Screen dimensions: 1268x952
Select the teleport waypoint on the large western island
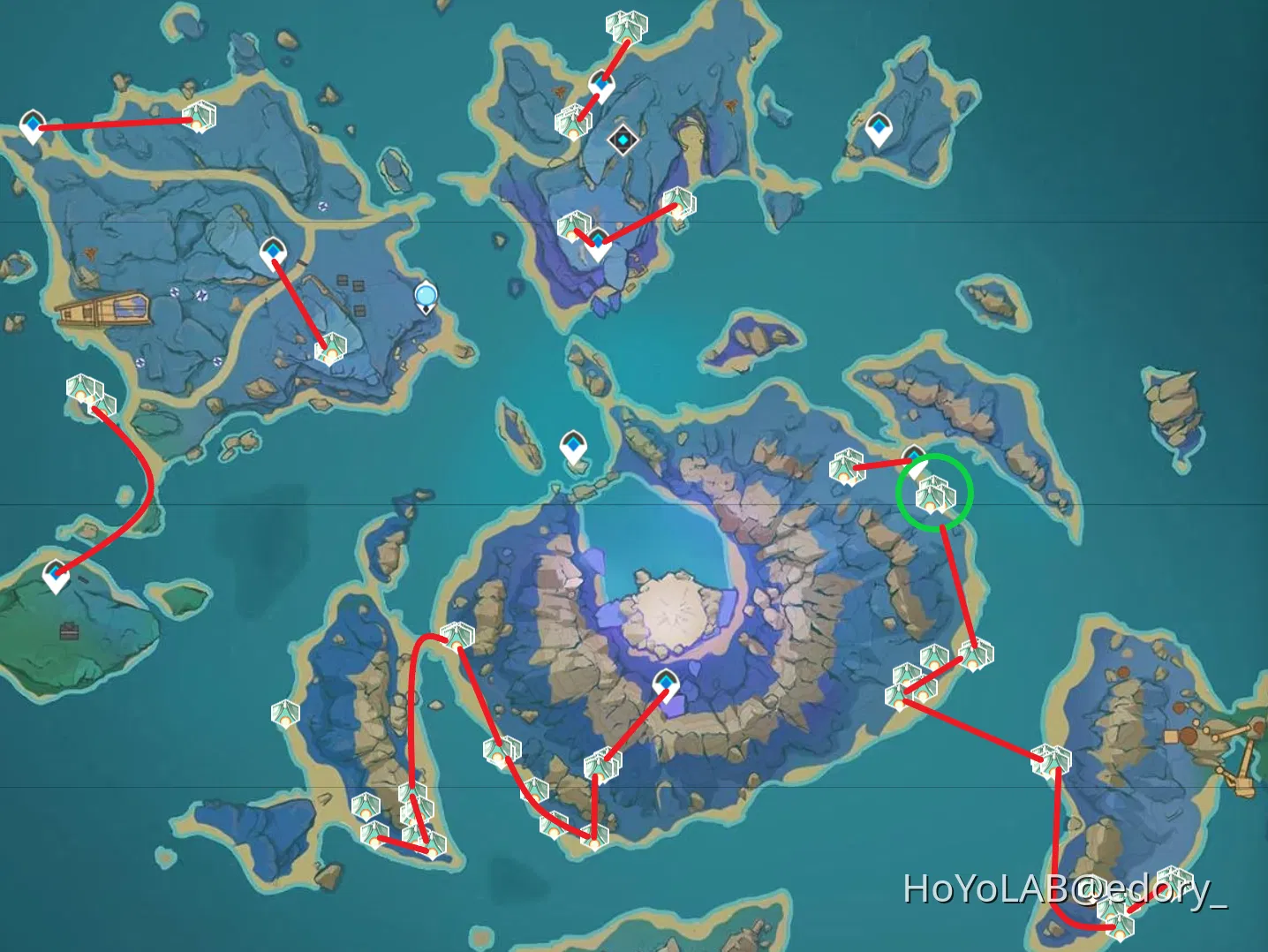(x=275, y=252)
